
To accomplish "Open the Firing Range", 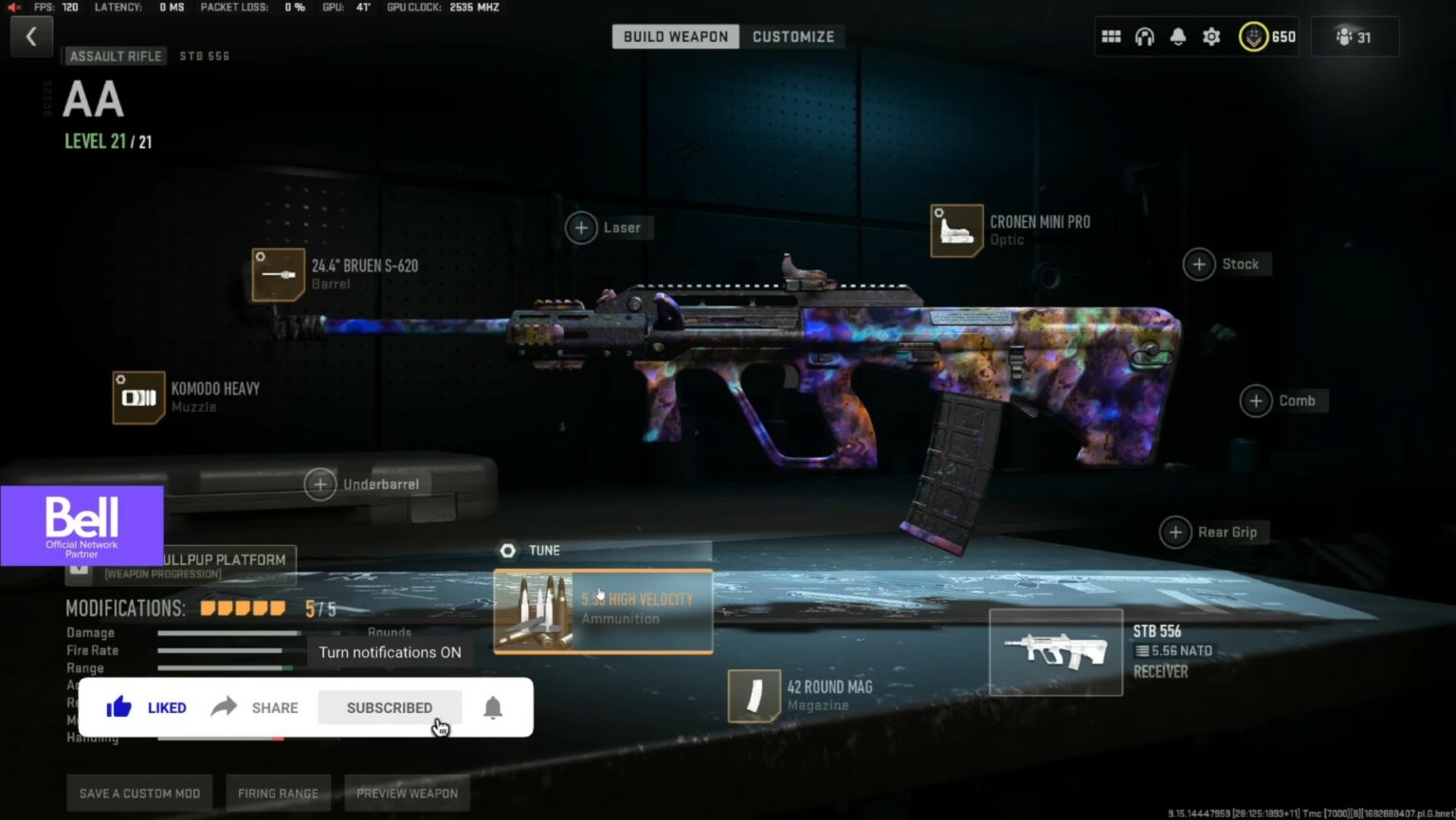I will point(278,793).
